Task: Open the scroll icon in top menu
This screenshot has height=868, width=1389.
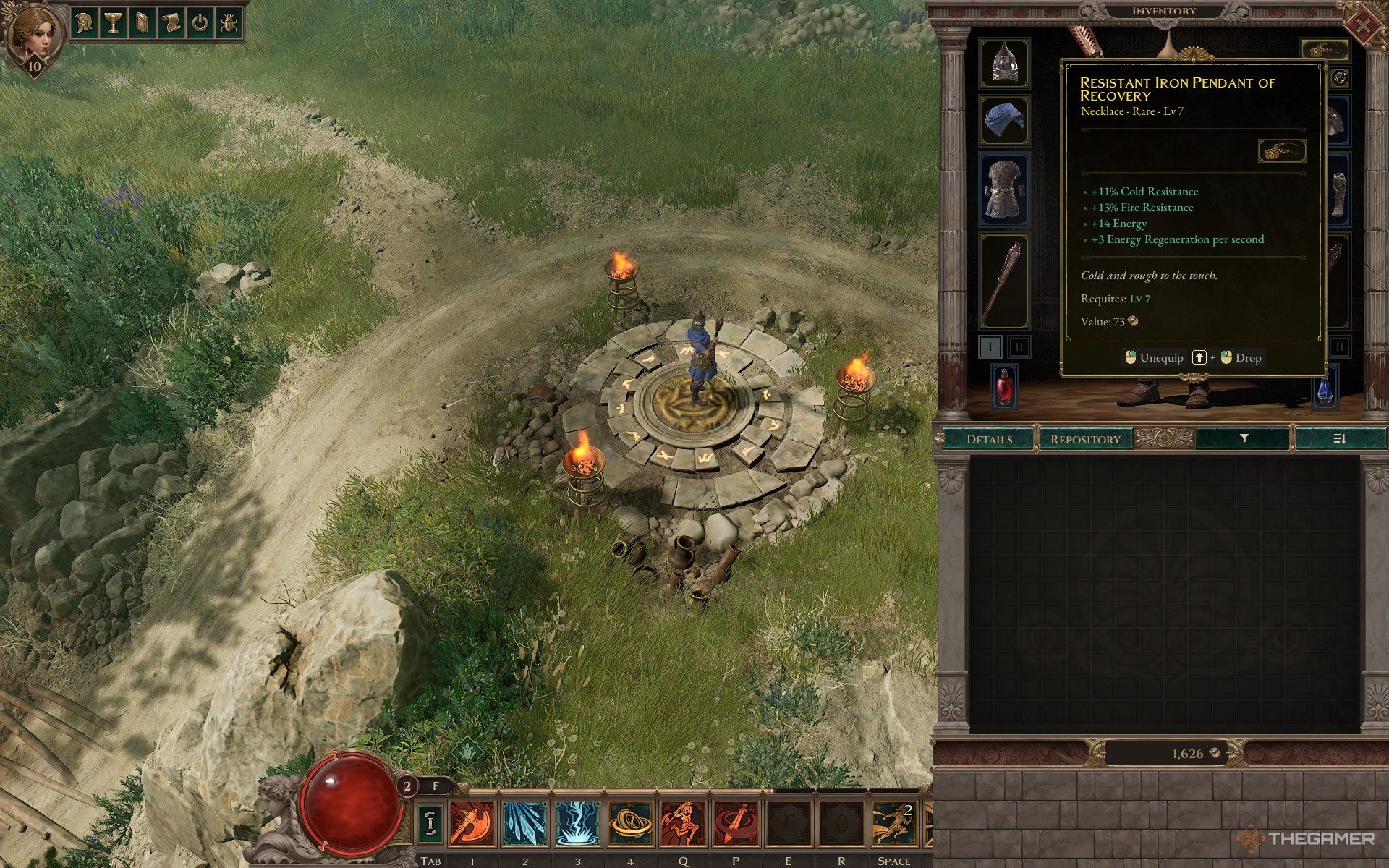Action: (x=171, y=24)
